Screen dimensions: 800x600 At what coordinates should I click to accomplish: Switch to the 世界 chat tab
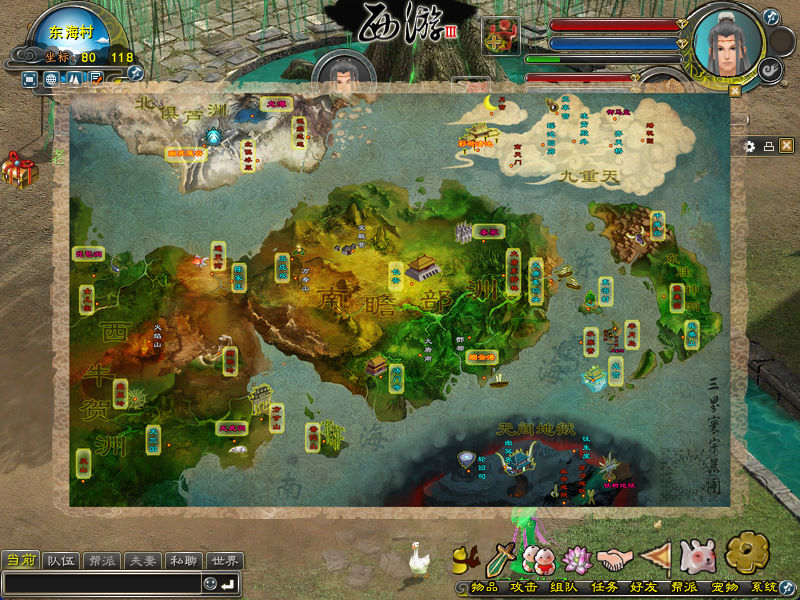pyautogui.click(x=224, y=560)
